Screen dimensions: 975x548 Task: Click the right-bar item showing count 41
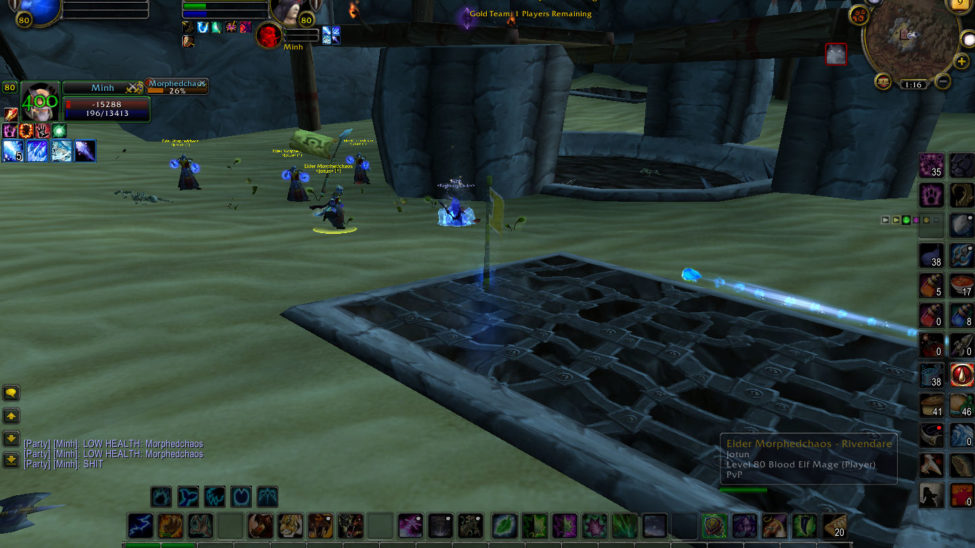pyautogui.click(x=932, y=405)
